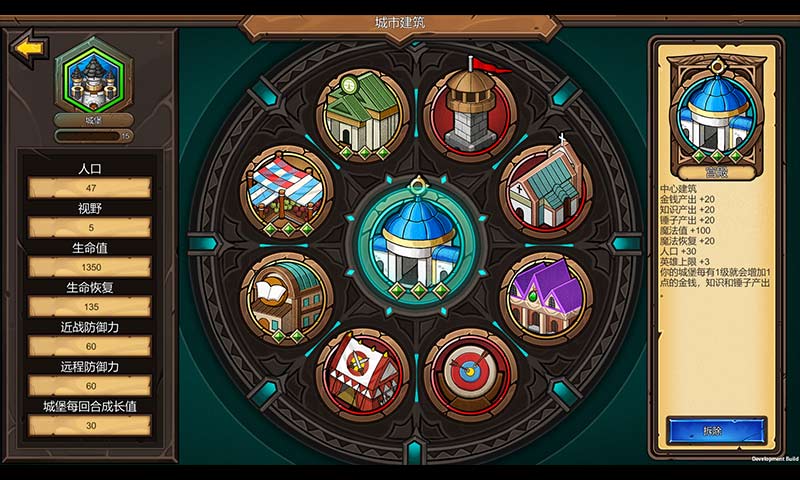Image resolution: width=800 pixels, height=480 pixels.
Task: Click the yellow back arrow button
Action: 29,48
